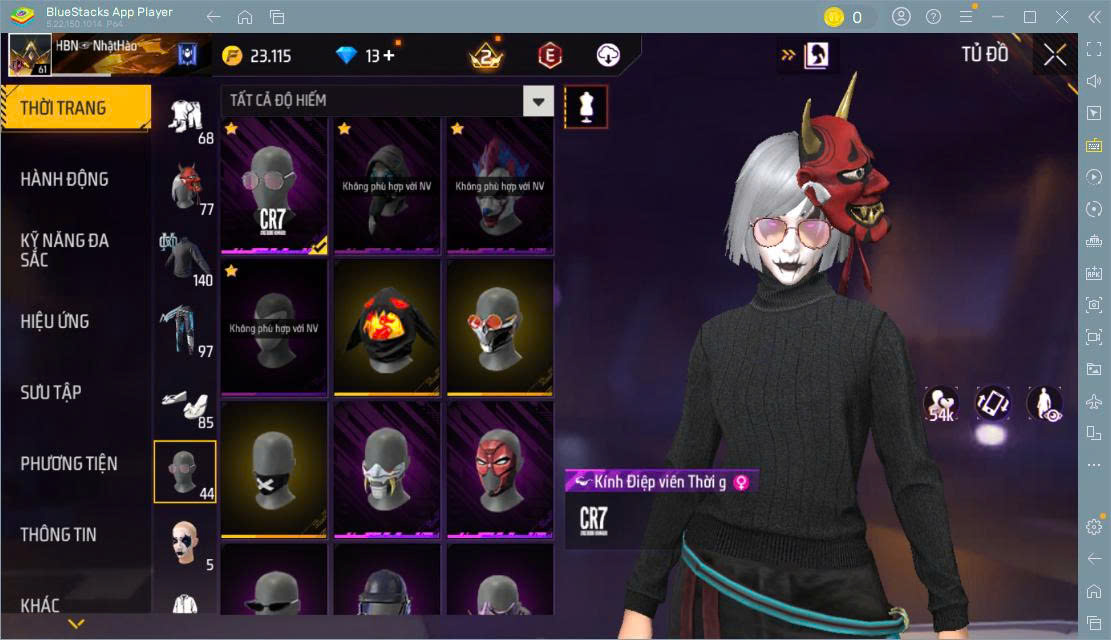Viewport: 1111px width, 640px height.
Task: Select the red goggles mask item
Action: [500, 326]
